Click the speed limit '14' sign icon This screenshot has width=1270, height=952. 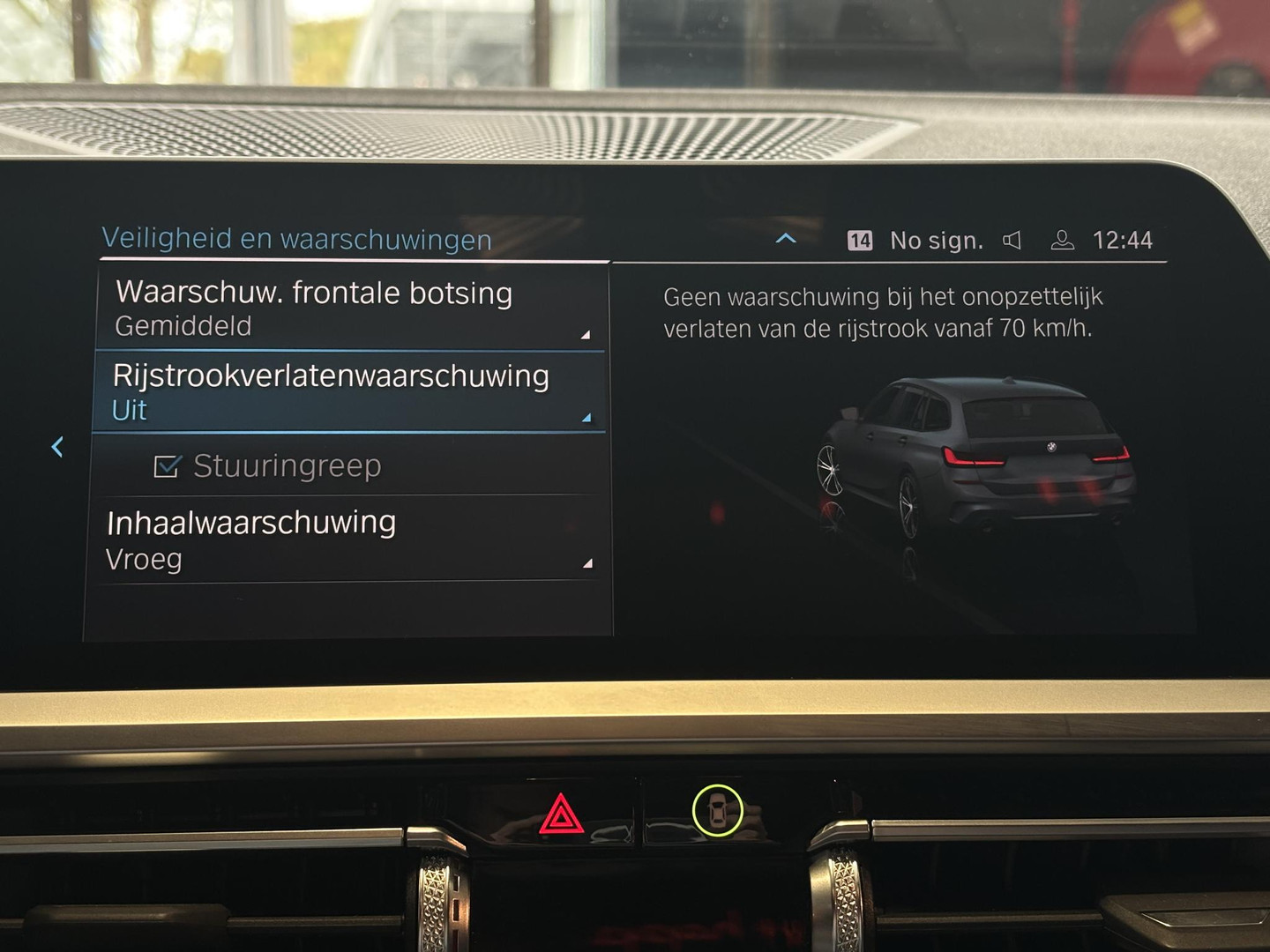859,239
